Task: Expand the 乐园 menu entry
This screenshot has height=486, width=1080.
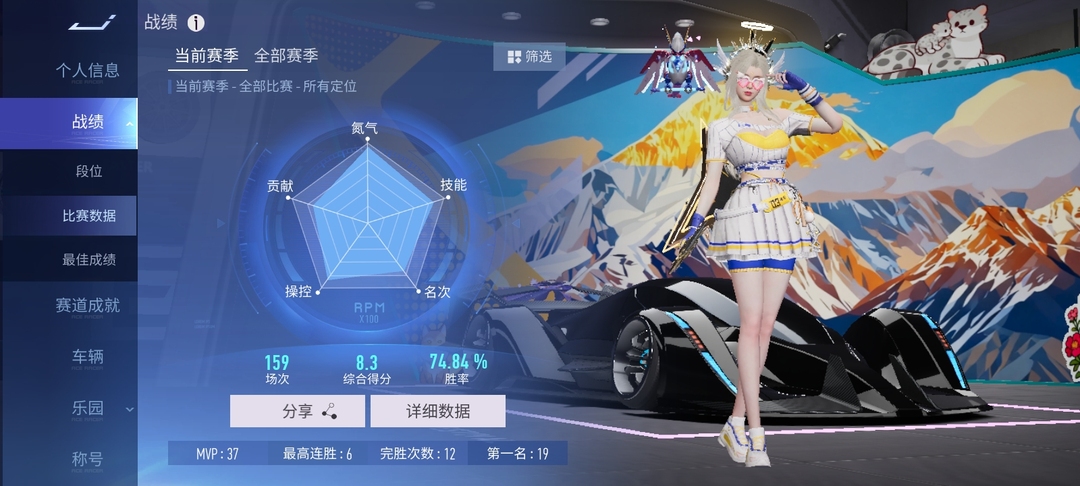Action: (x=88, y=408)
